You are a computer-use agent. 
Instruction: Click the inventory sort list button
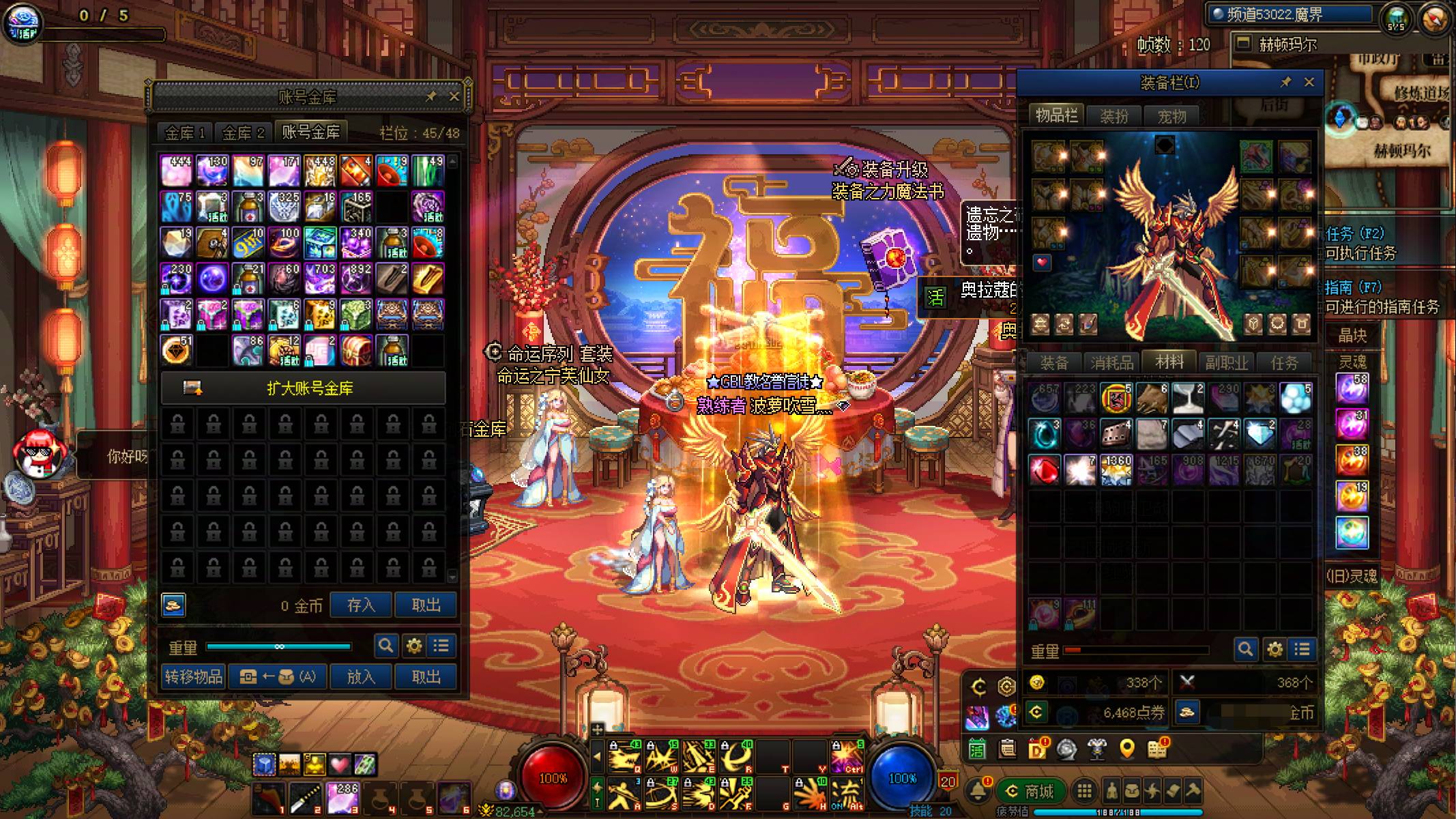click(x=1302, y=649)
